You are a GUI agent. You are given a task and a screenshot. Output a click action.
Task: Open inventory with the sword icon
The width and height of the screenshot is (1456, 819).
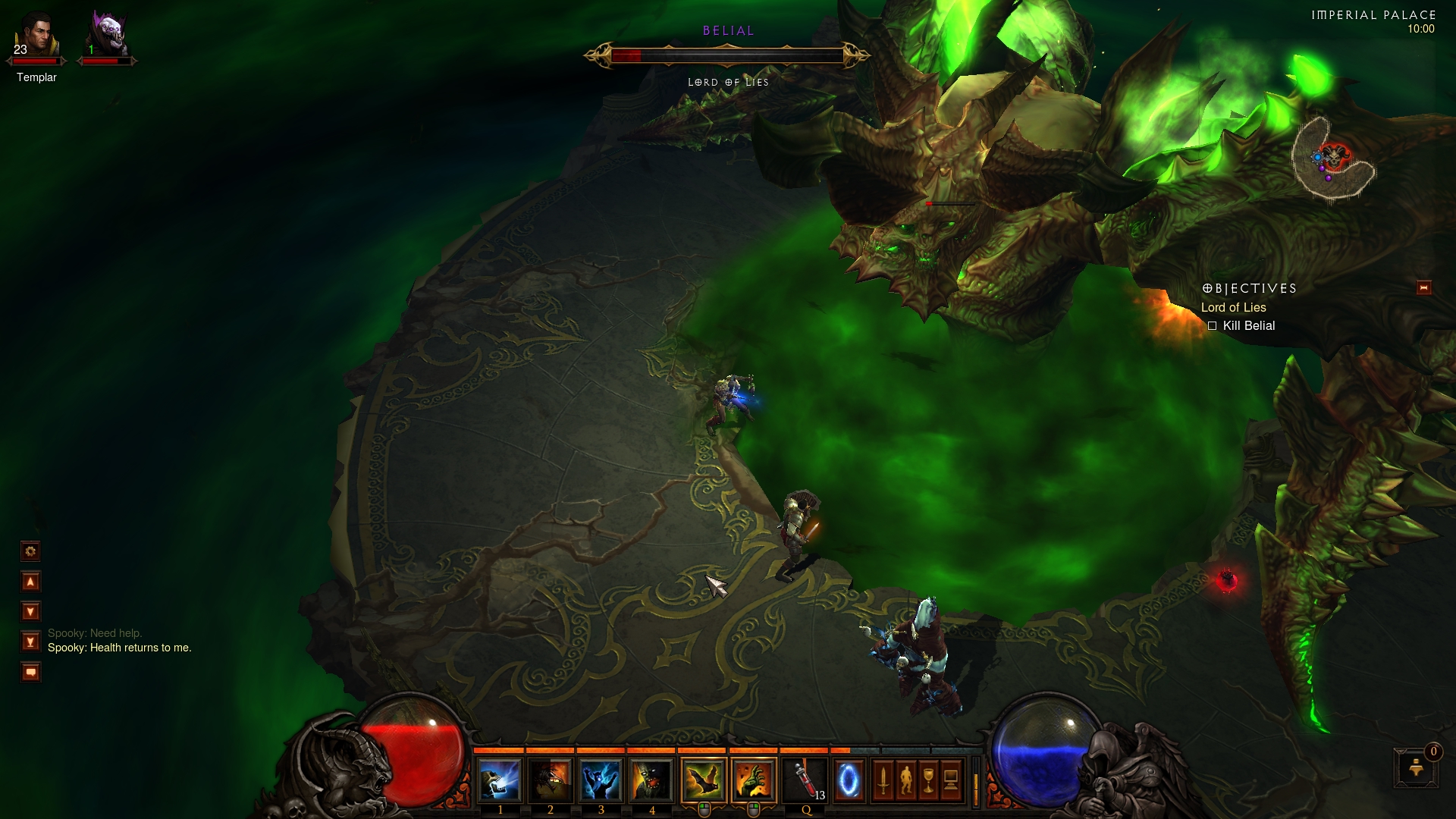click(883, 780)
